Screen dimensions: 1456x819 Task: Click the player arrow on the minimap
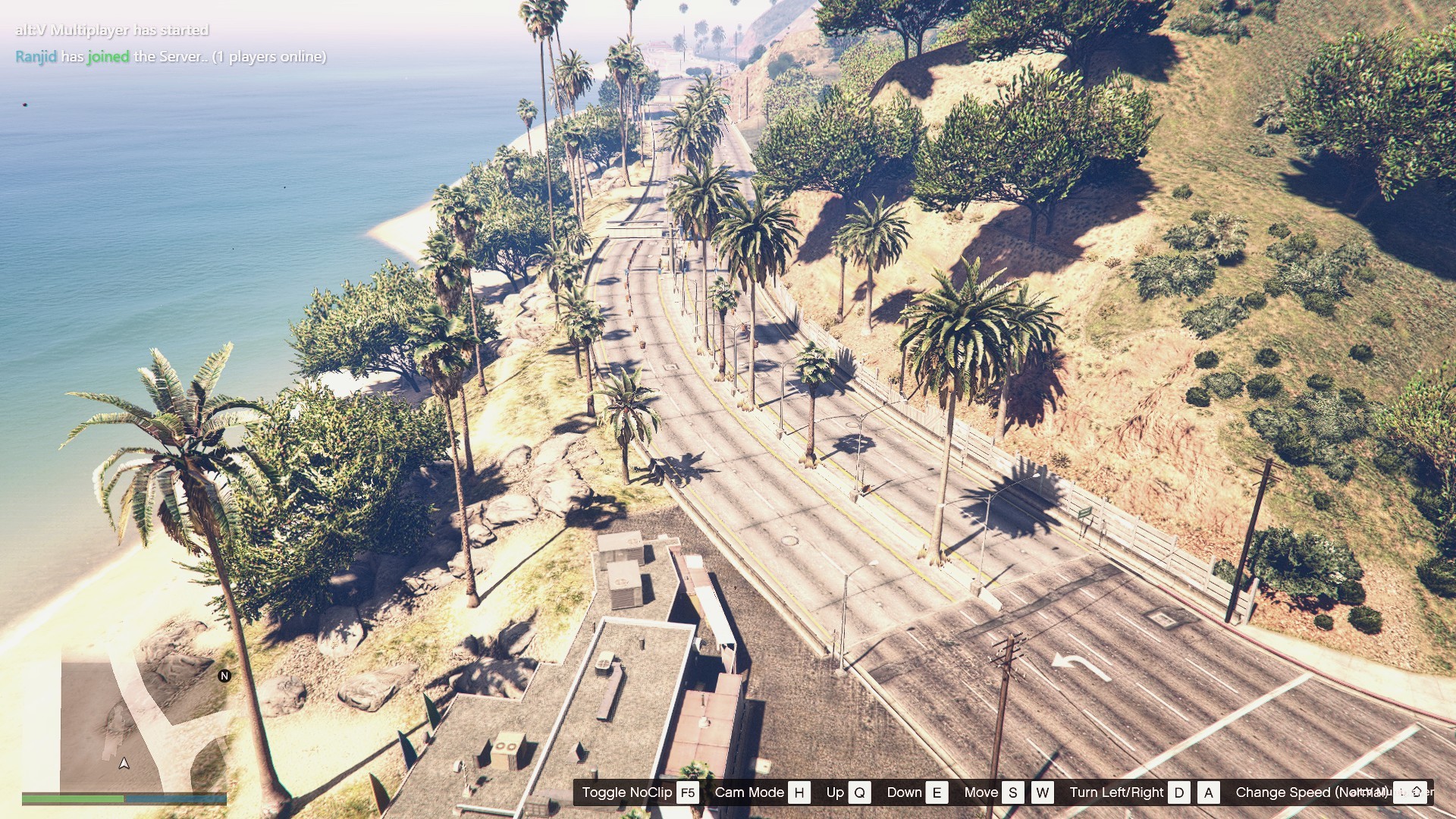pyautogui.click(x=124, y=763)
